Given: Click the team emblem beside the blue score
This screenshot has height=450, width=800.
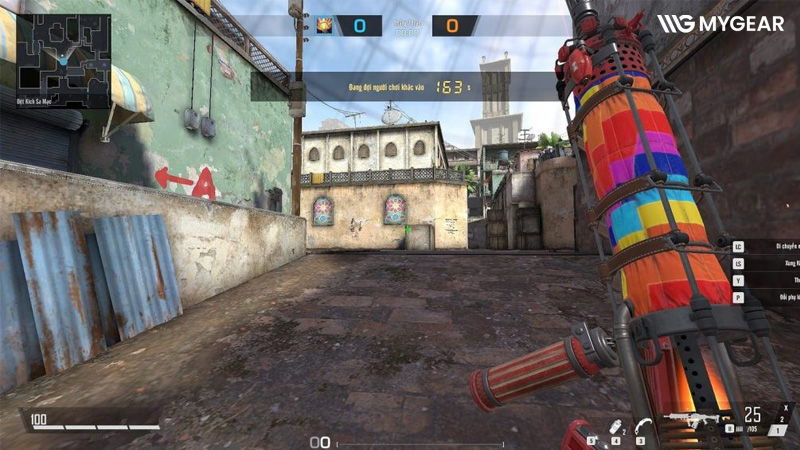Looking at the screenshot, I should pyautogui.click(x=324, y=26).
